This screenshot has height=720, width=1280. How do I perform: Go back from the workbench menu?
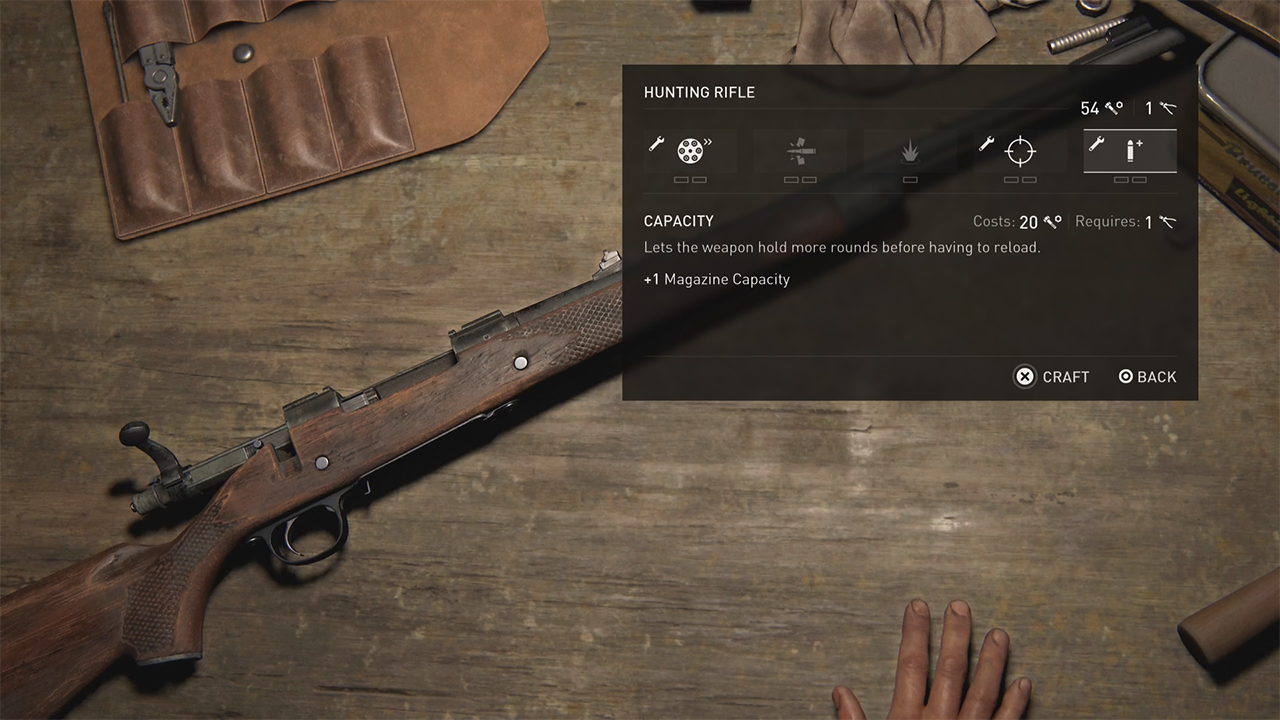click(x=1147, y=377)
